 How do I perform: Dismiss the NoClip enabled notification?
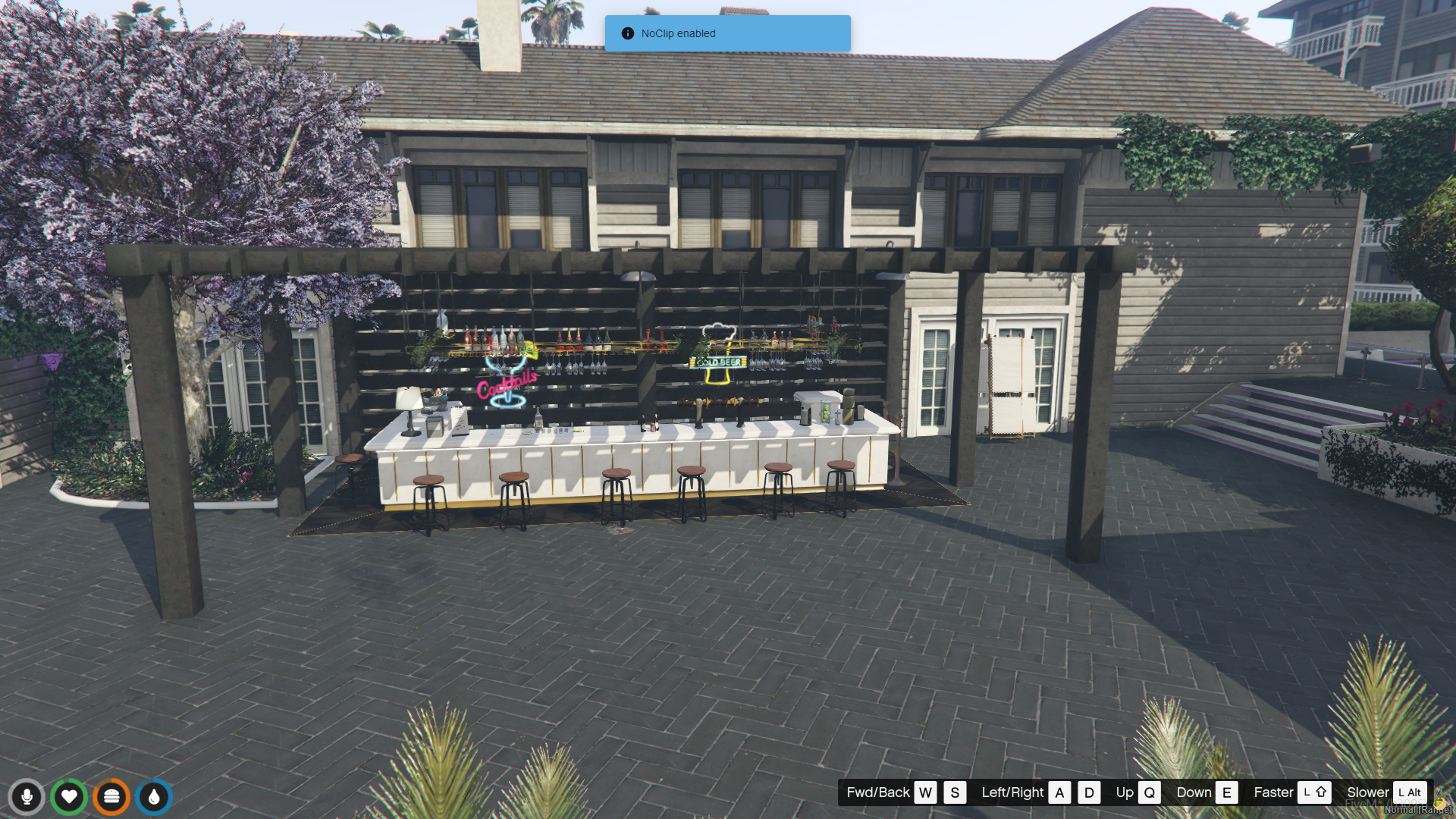[x=726, y=33]
